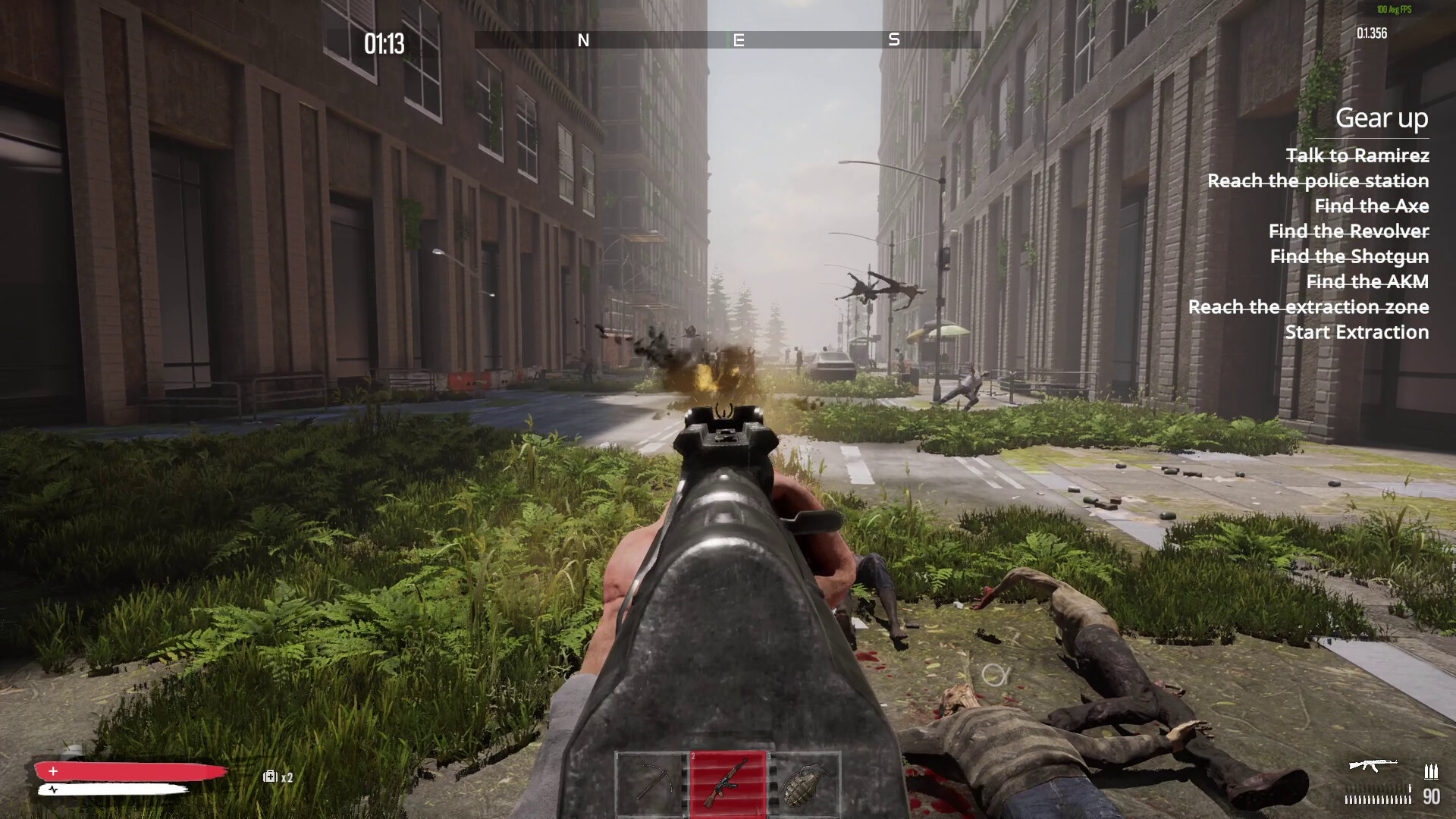This screenshot has width=1456, height=819.
Task: Click the plus icon on the red health bar
Action: [52, 771]
